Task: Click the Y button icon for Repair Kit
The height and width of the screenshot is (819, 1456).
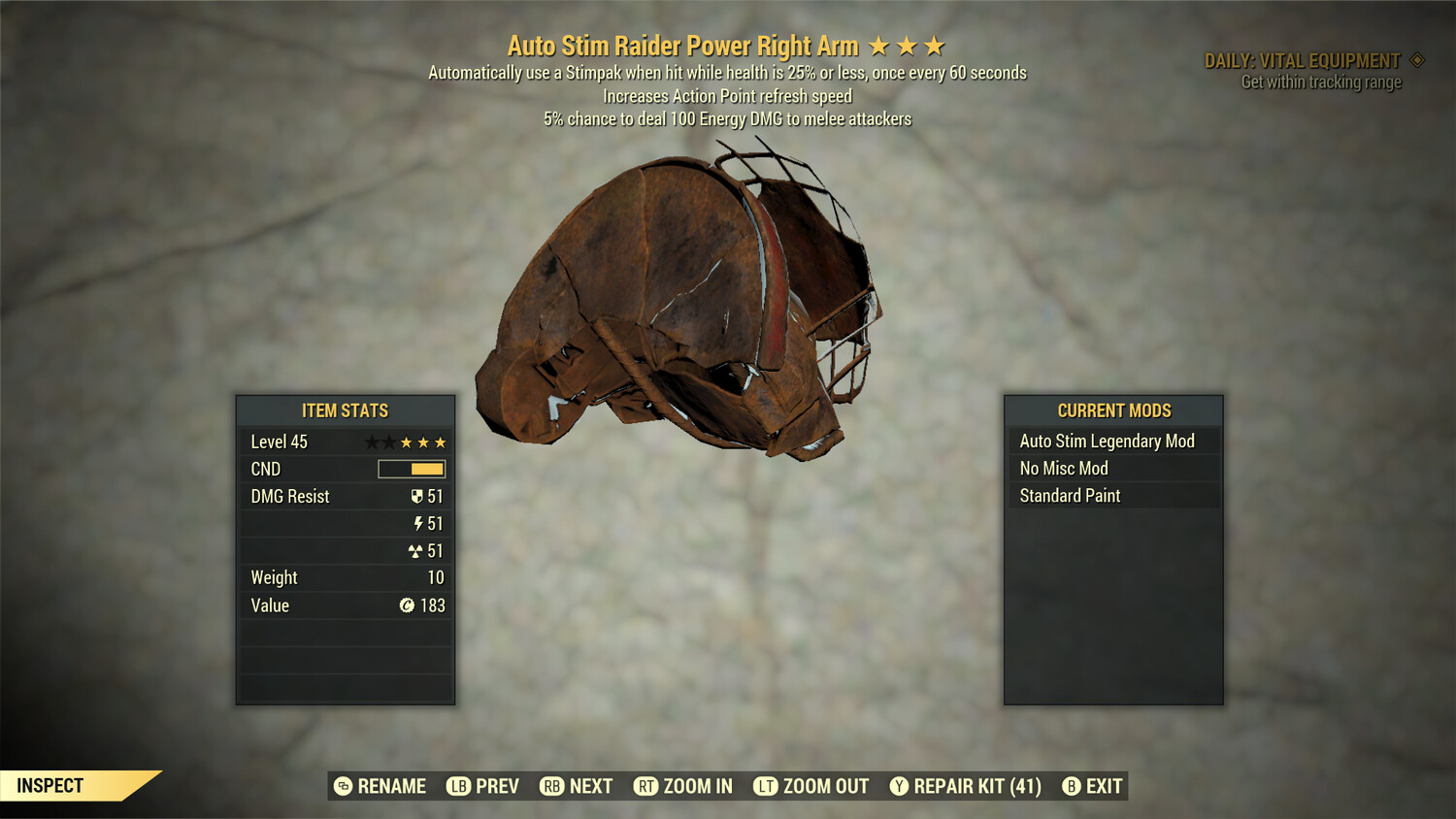Action: click(x=901, y=786)
